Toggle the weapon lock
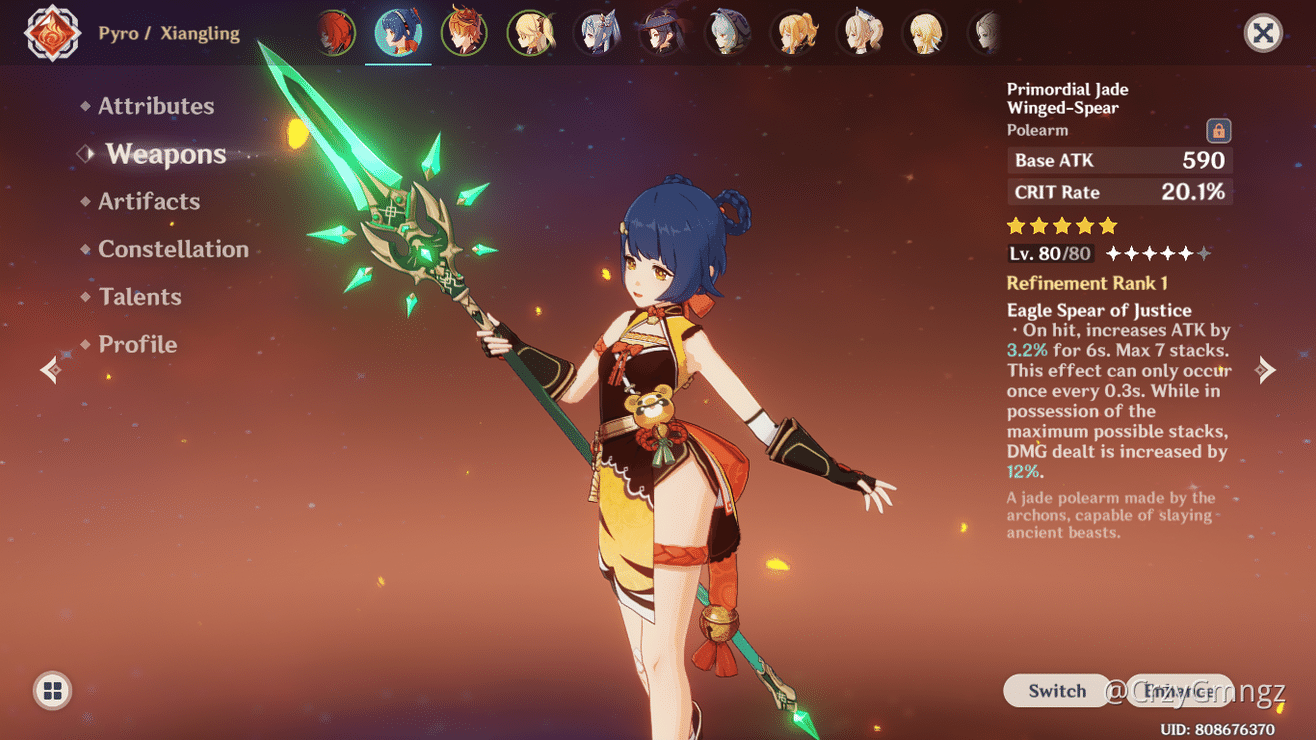Image resolution: width=1316 pixels, height=740 pixels. point(1221,130)
